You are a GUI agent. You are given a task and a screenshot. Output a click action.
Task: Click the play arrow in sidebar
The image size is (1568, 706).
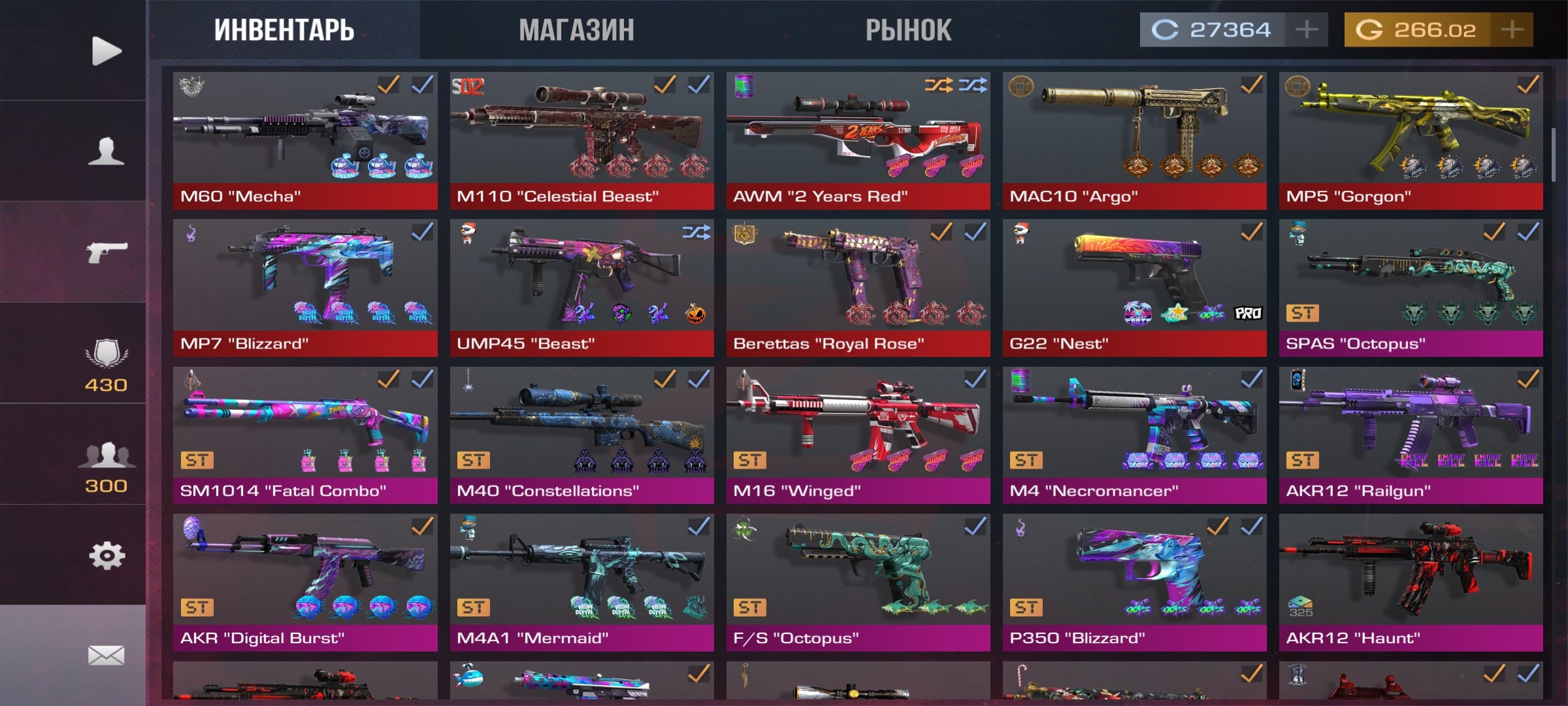(106, 51)
